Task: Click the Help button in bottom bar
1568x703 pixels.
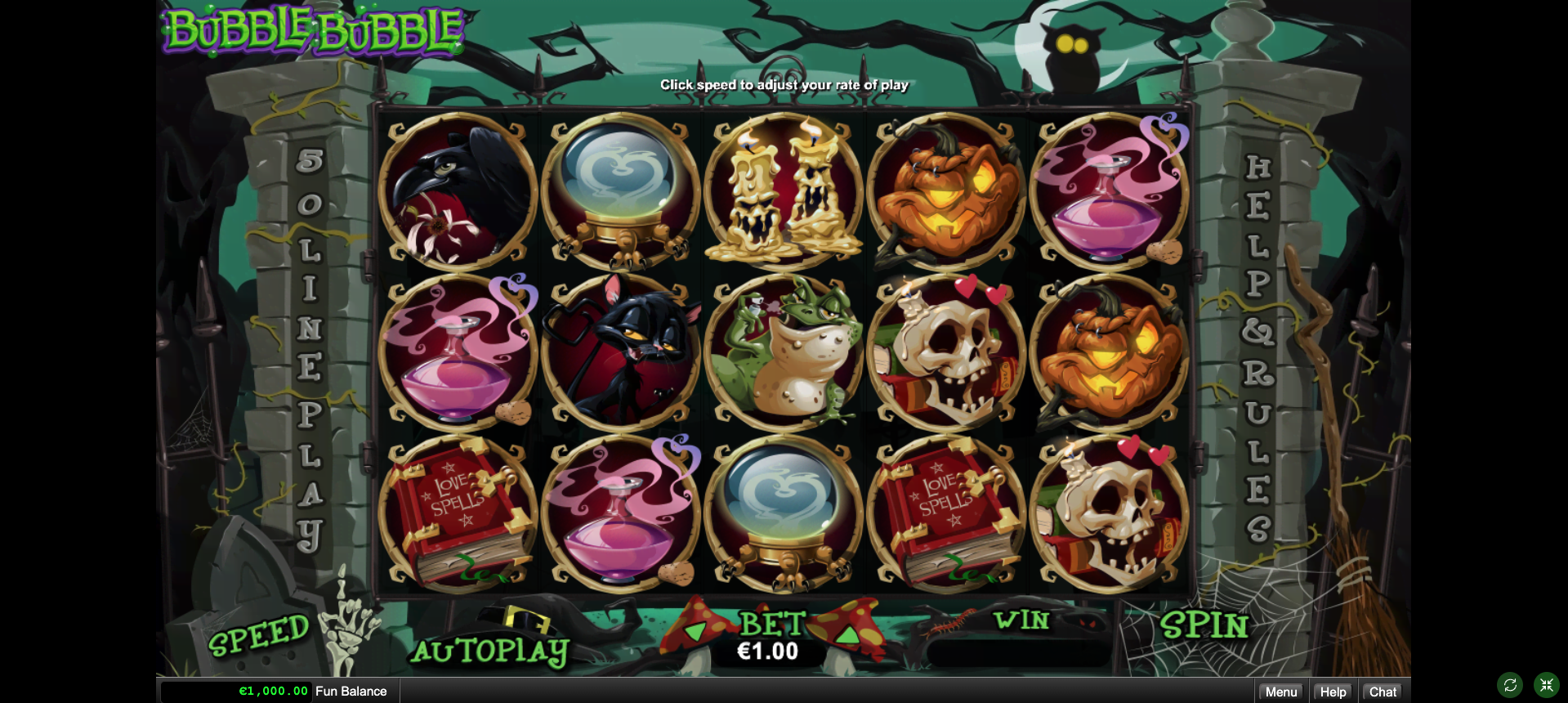Action: pos(1333,692)
